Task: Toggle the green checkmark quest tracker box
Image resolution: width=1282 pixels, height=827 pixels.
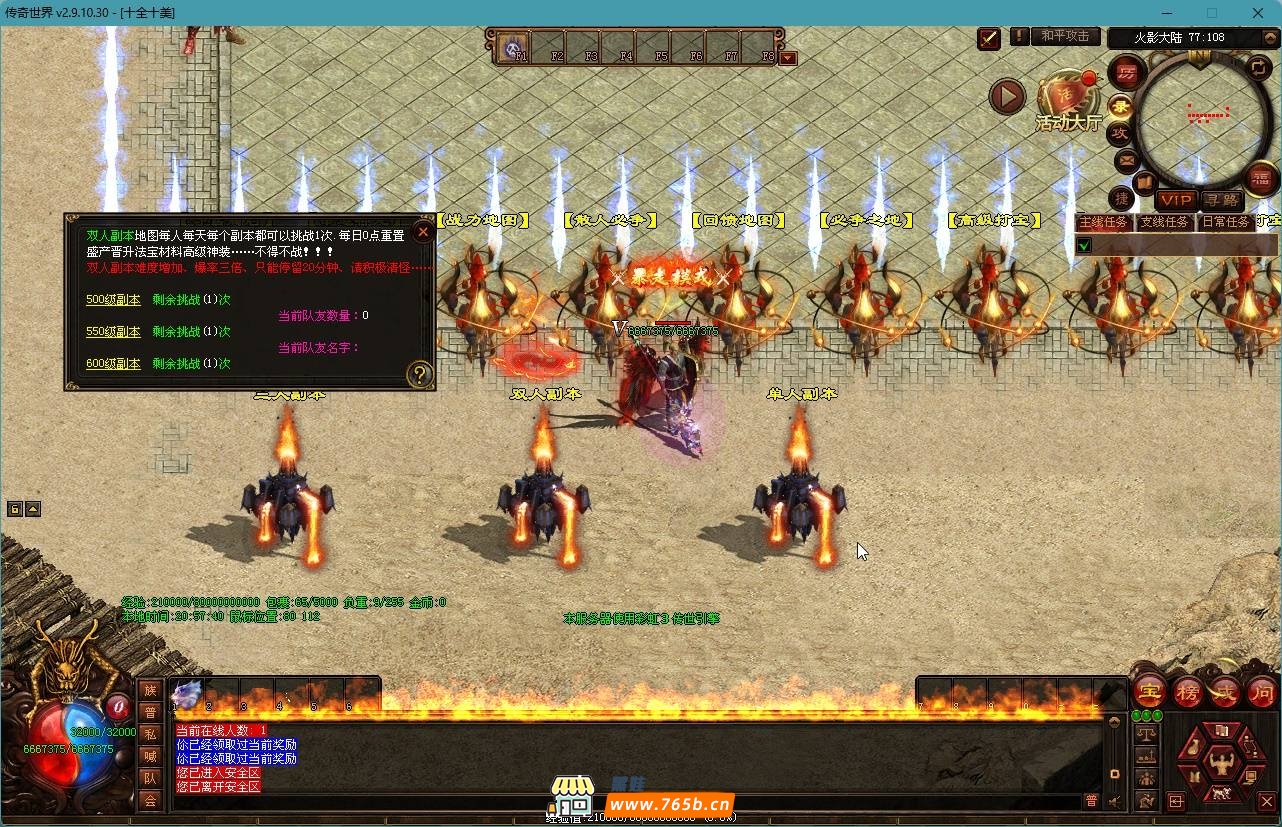Action: coord(1084,245)
